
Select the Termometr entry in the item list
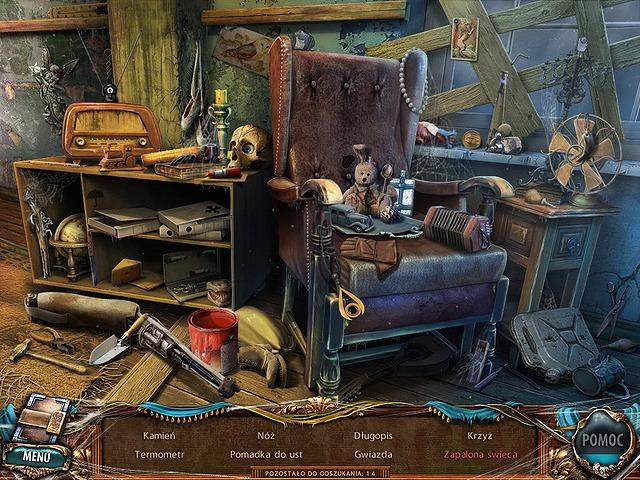point(159,454)
